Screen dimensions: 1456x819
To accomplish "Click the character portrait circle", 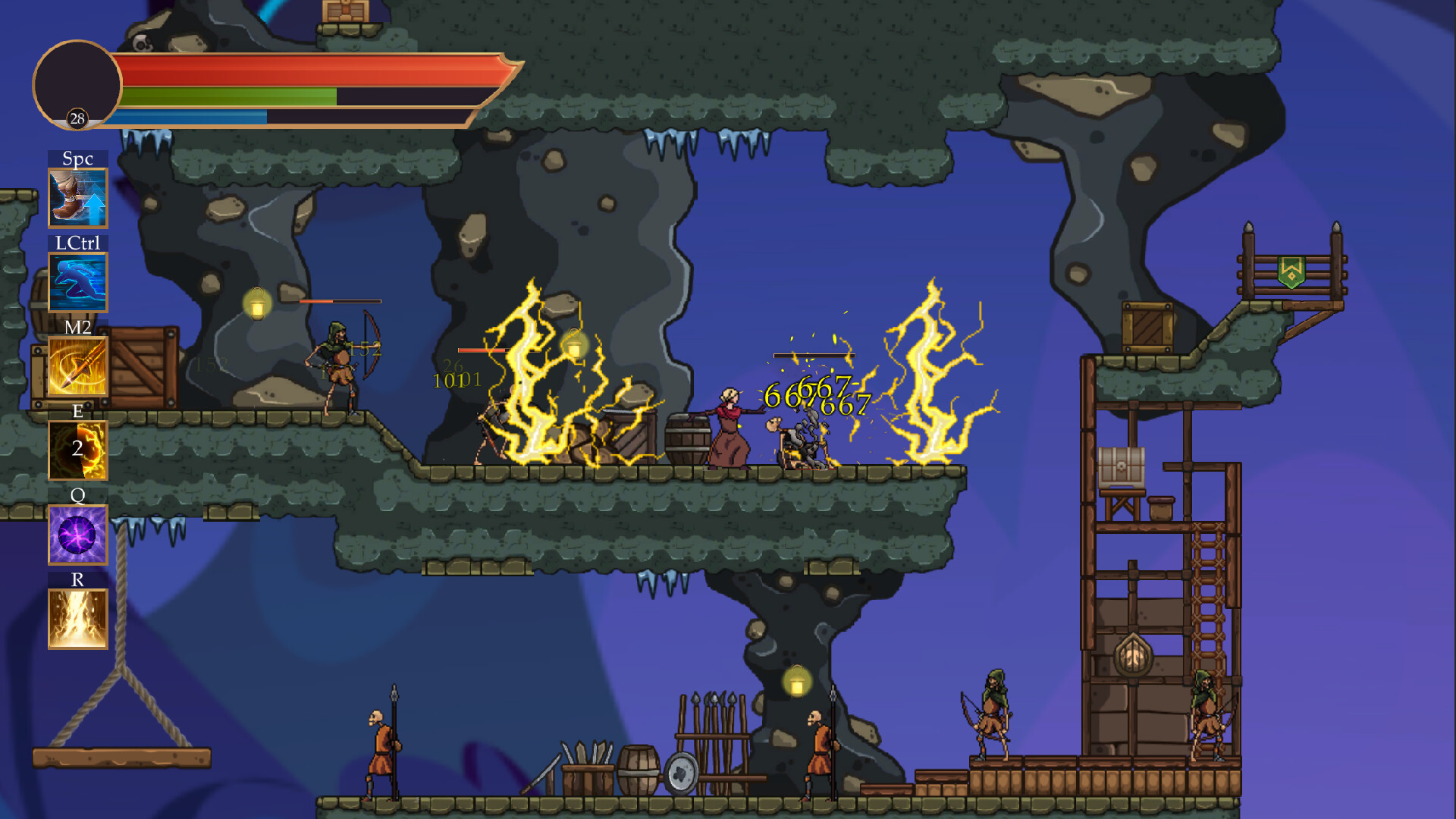I will 76,85.
